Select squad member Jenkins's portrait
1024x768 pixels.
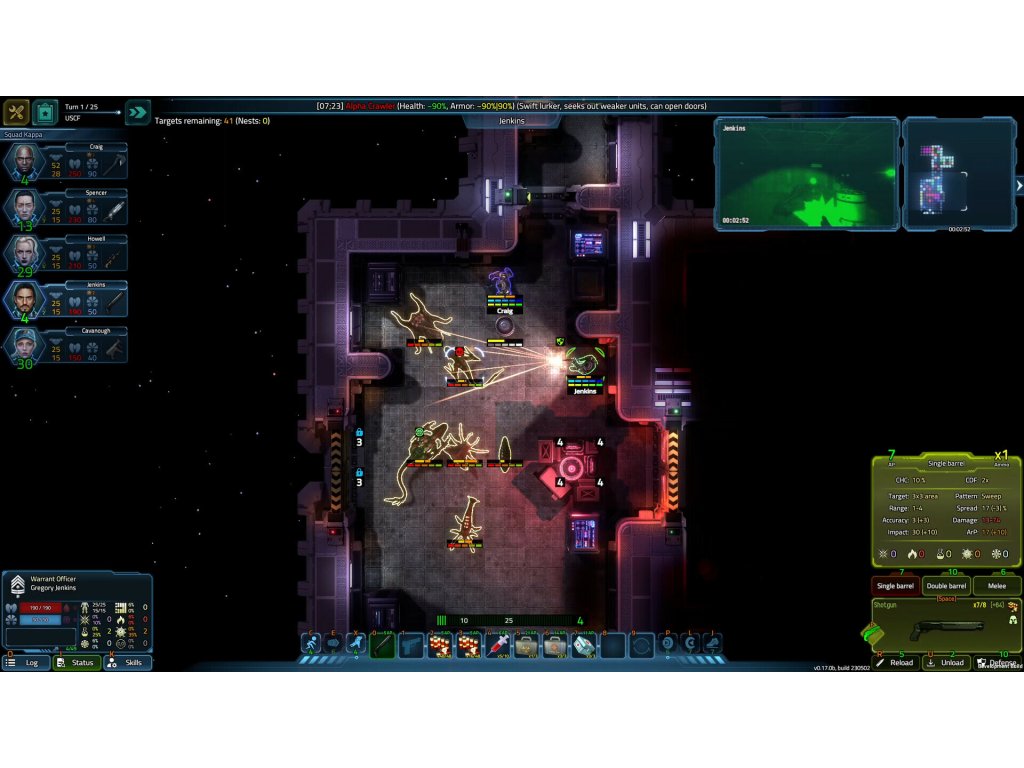point(25,300)
